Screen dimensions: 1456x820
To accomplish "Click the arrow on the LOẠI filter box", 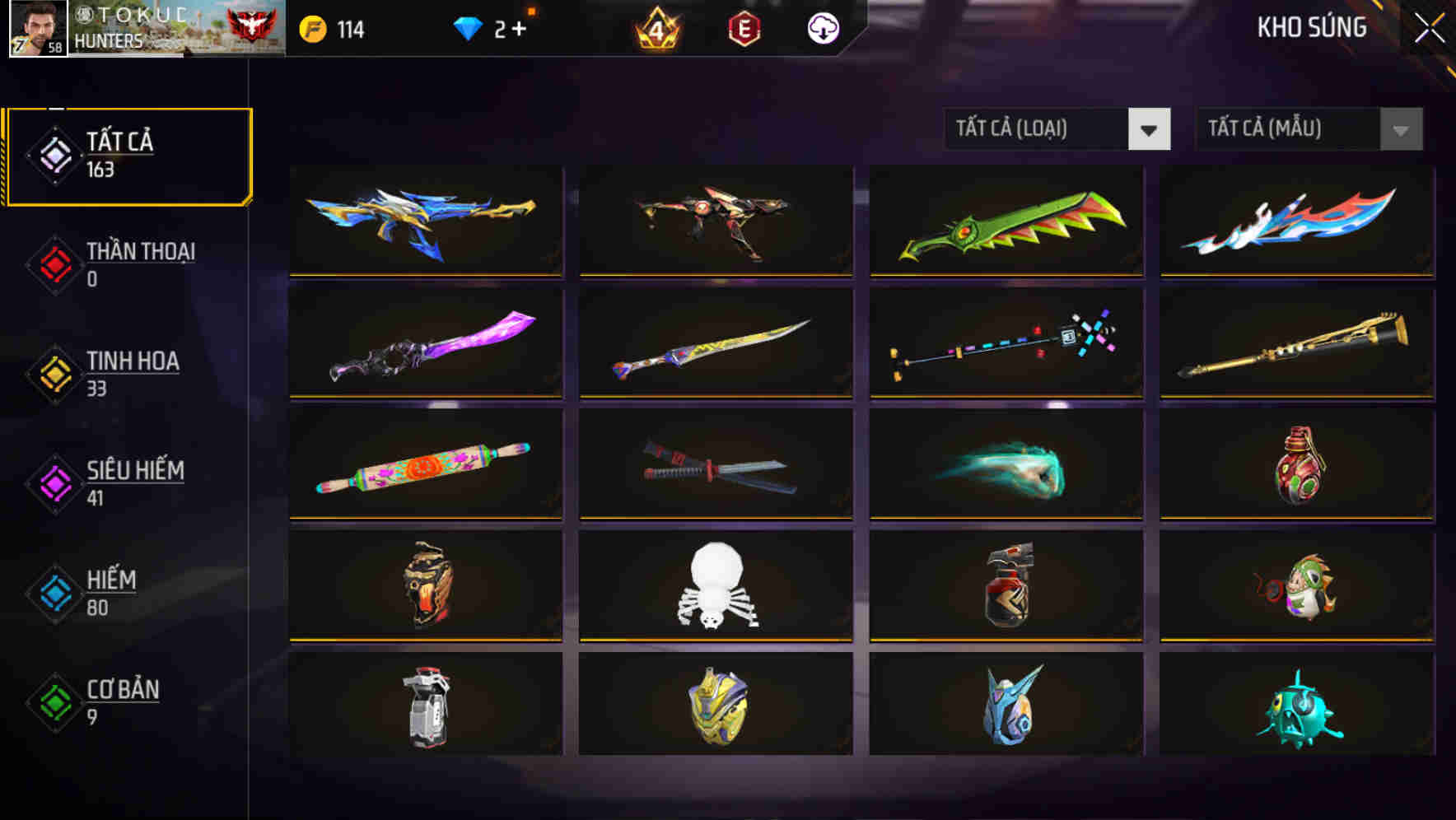I will click(x=1150, y=129).
